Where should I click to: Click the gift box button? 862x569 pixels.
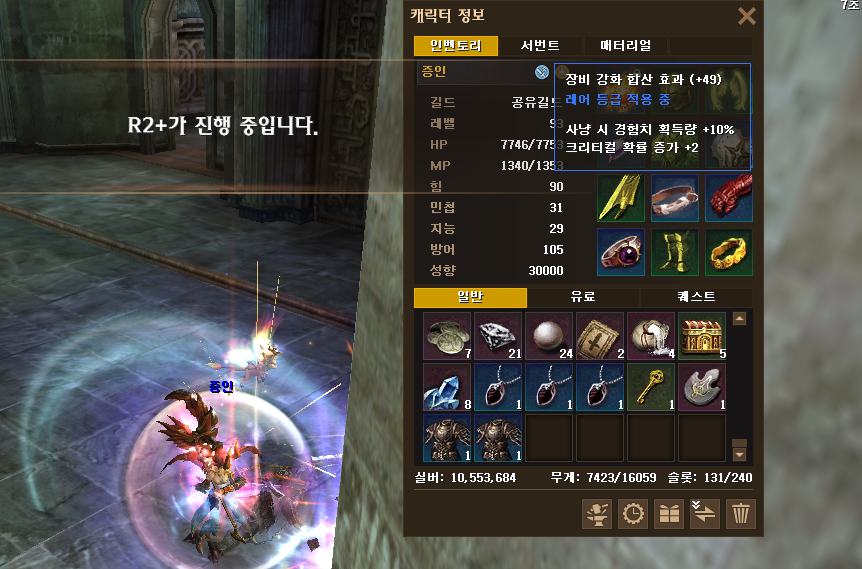668,514
